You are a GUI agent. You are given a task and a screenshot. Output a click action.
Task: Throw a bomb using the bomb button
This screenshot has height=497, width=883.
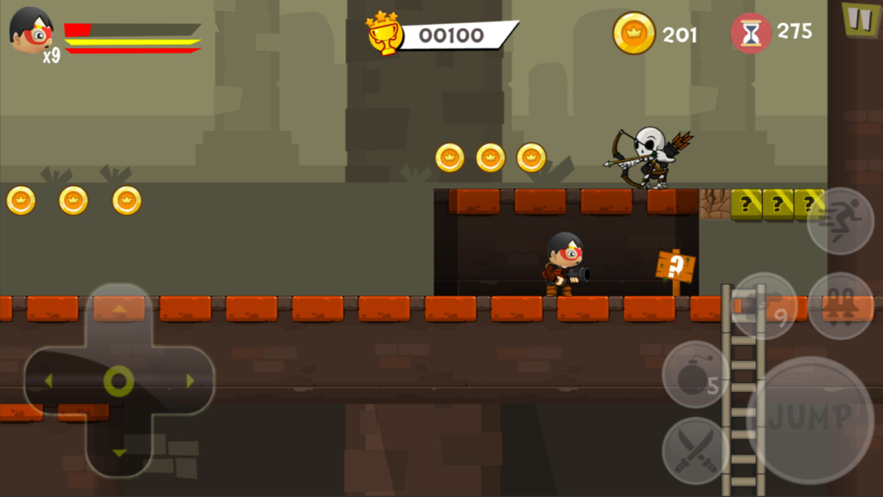[695, 375]
